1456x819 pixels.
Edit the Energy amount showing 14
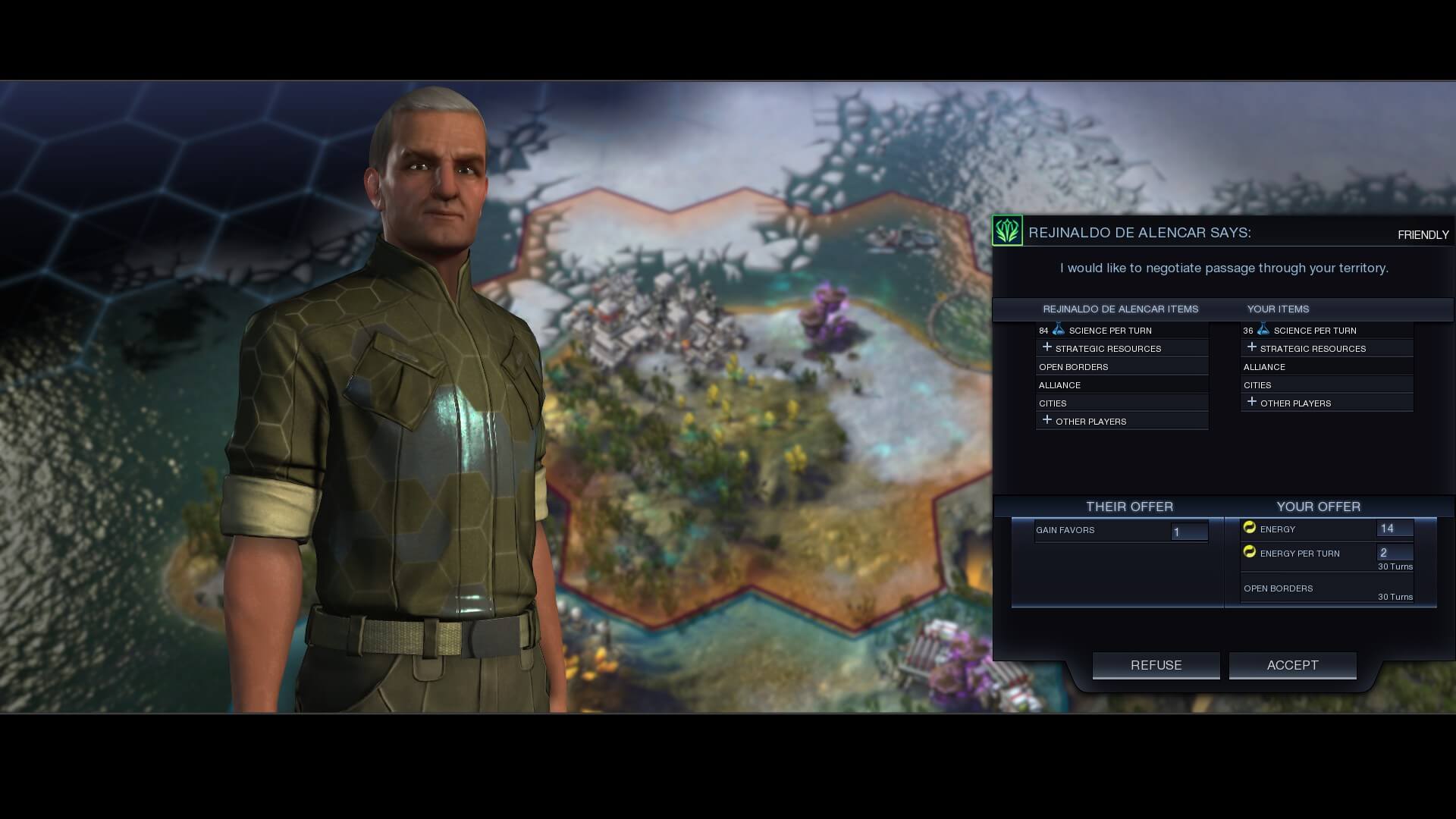pos(1394,529)
